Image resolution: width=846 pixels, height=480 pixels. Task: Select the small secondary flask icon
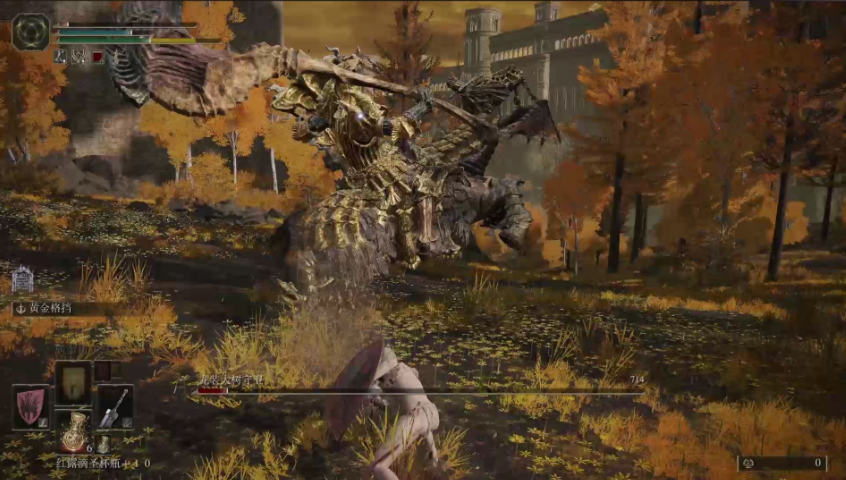(x=102, y=444)
